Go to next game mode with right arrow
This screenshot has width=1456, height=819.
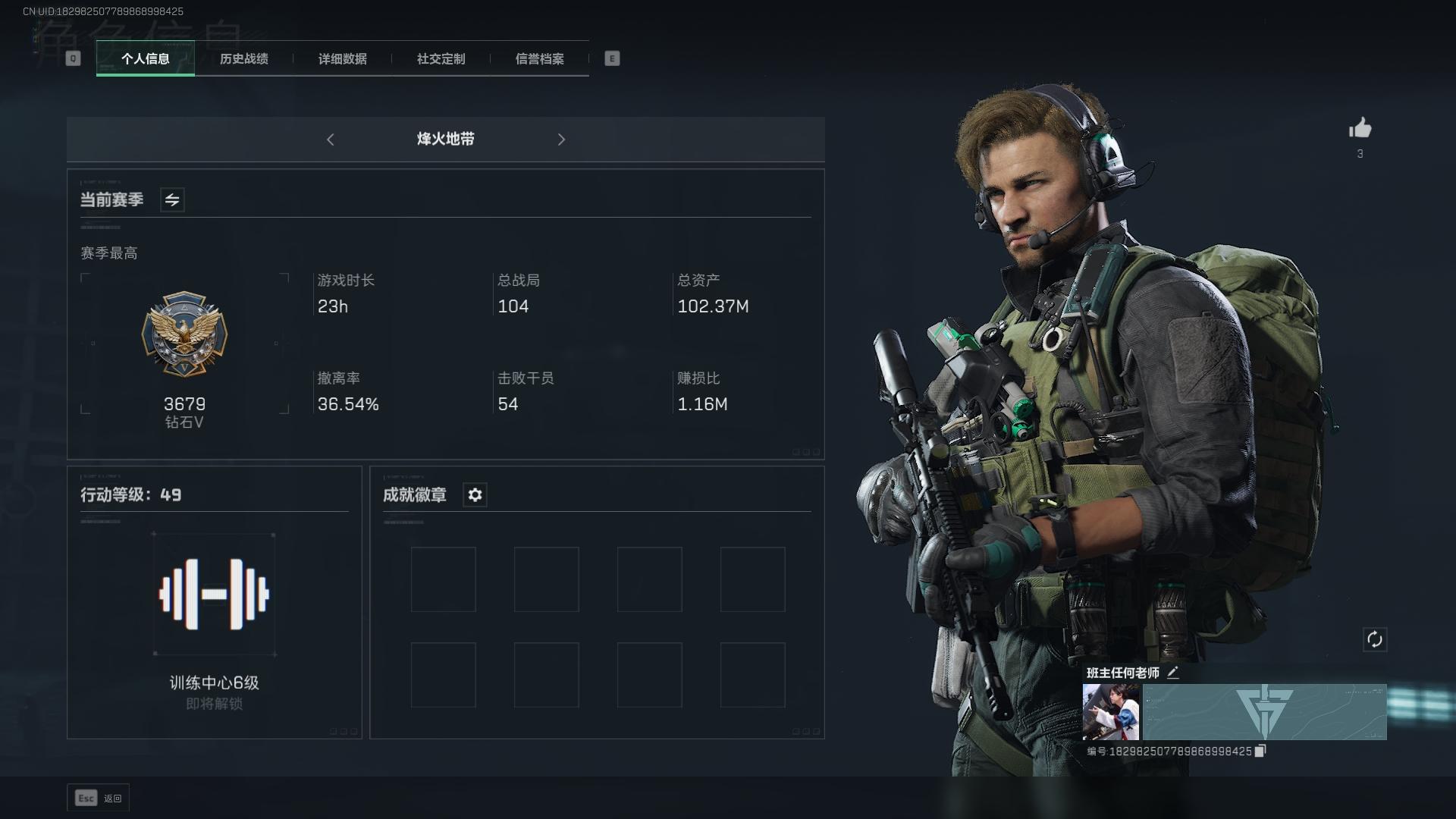(x=561, y=140)
